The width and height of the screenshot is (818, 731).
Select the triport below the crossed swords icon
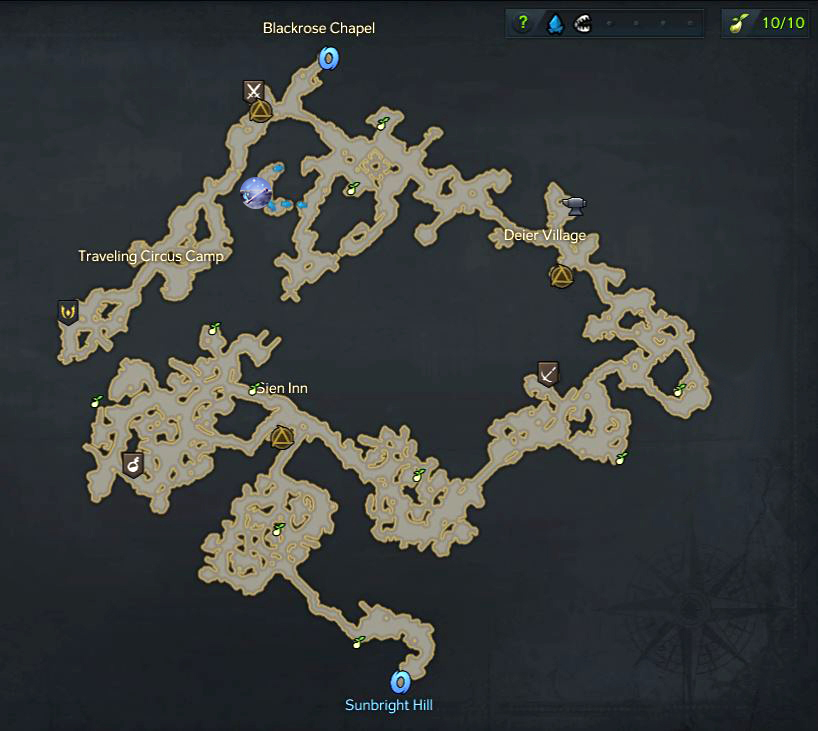coord(259,110)
